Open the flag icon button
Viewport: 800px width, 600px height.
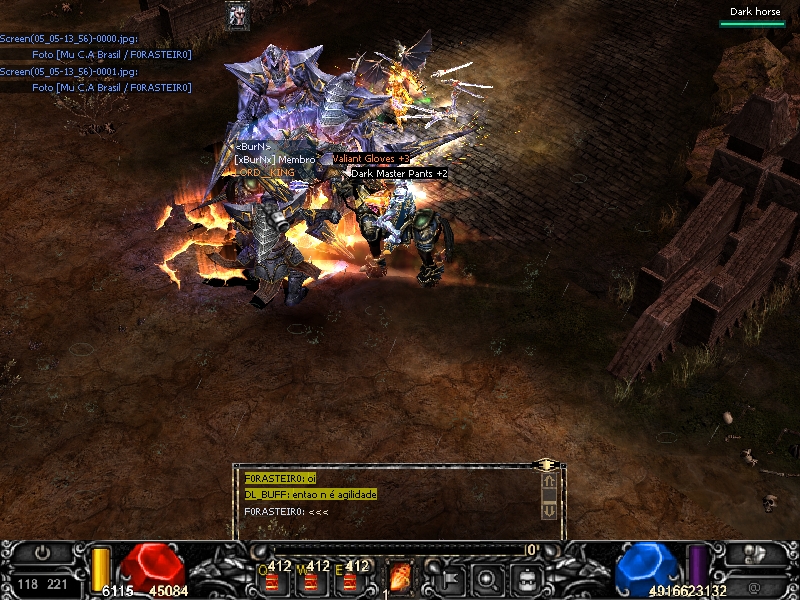pos(447,577)
